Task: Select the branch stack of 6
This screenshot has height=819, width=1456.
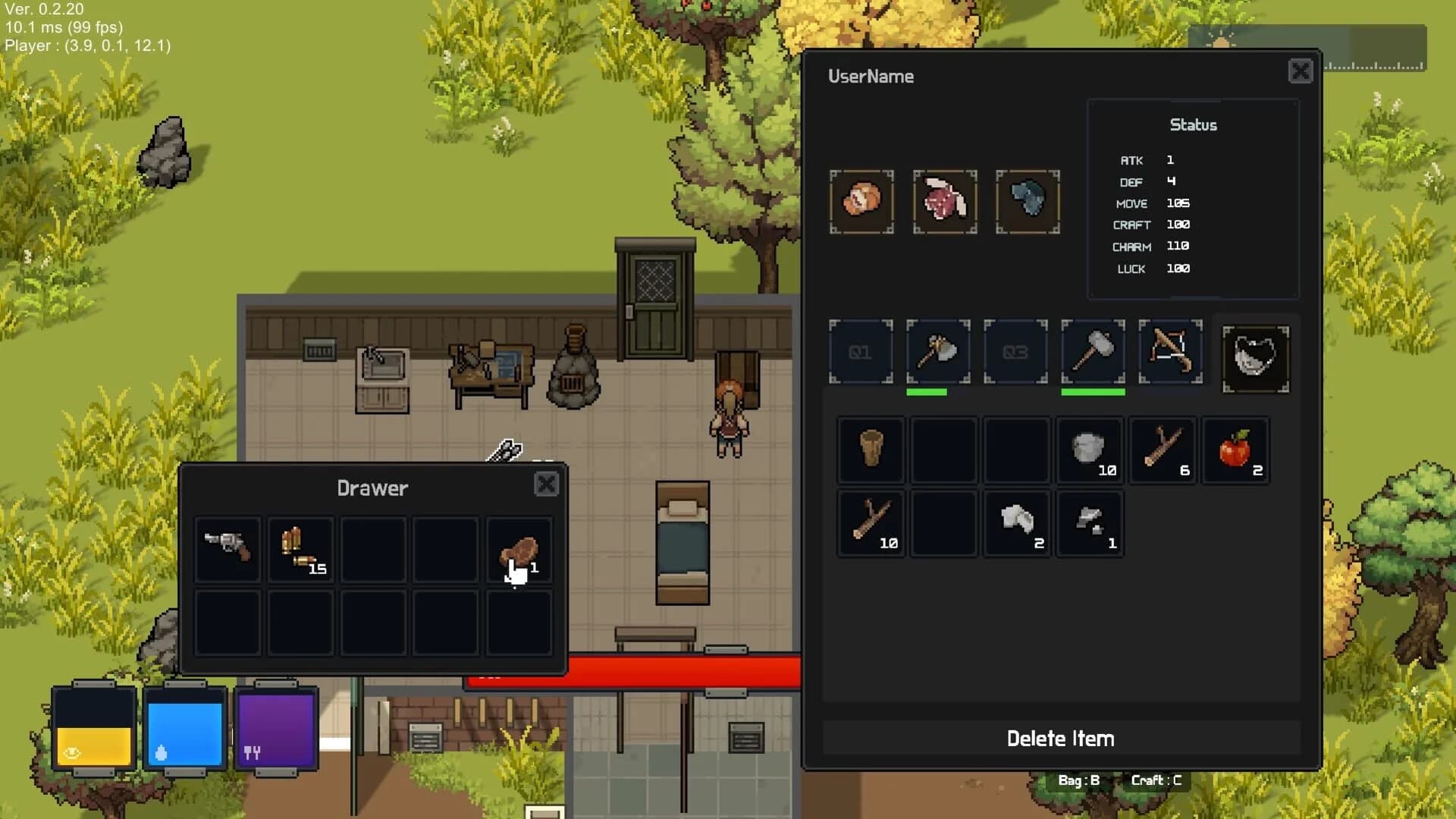Action: coord(1162,449)
